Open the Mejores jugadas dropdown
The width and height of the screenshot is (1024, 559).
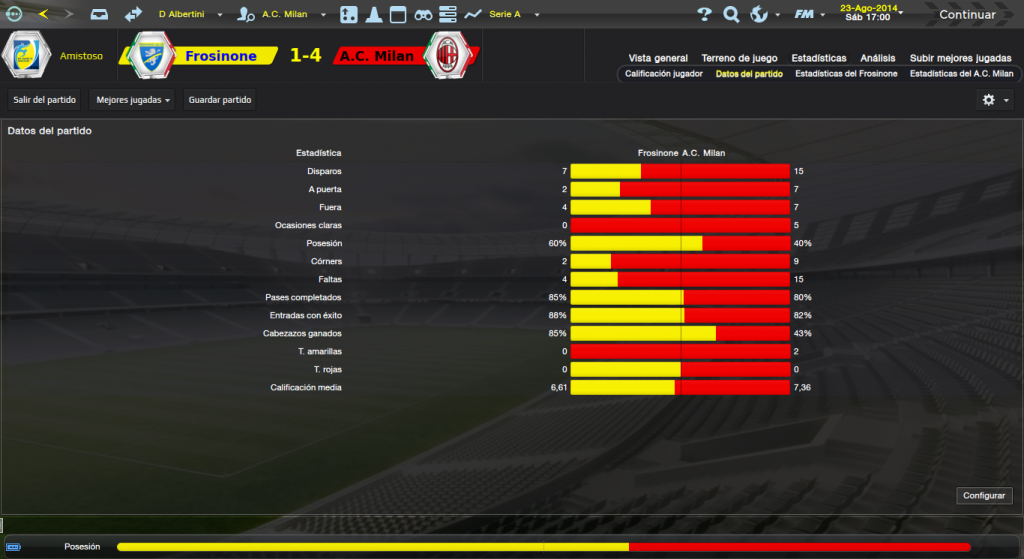click(x=132, y=100)
